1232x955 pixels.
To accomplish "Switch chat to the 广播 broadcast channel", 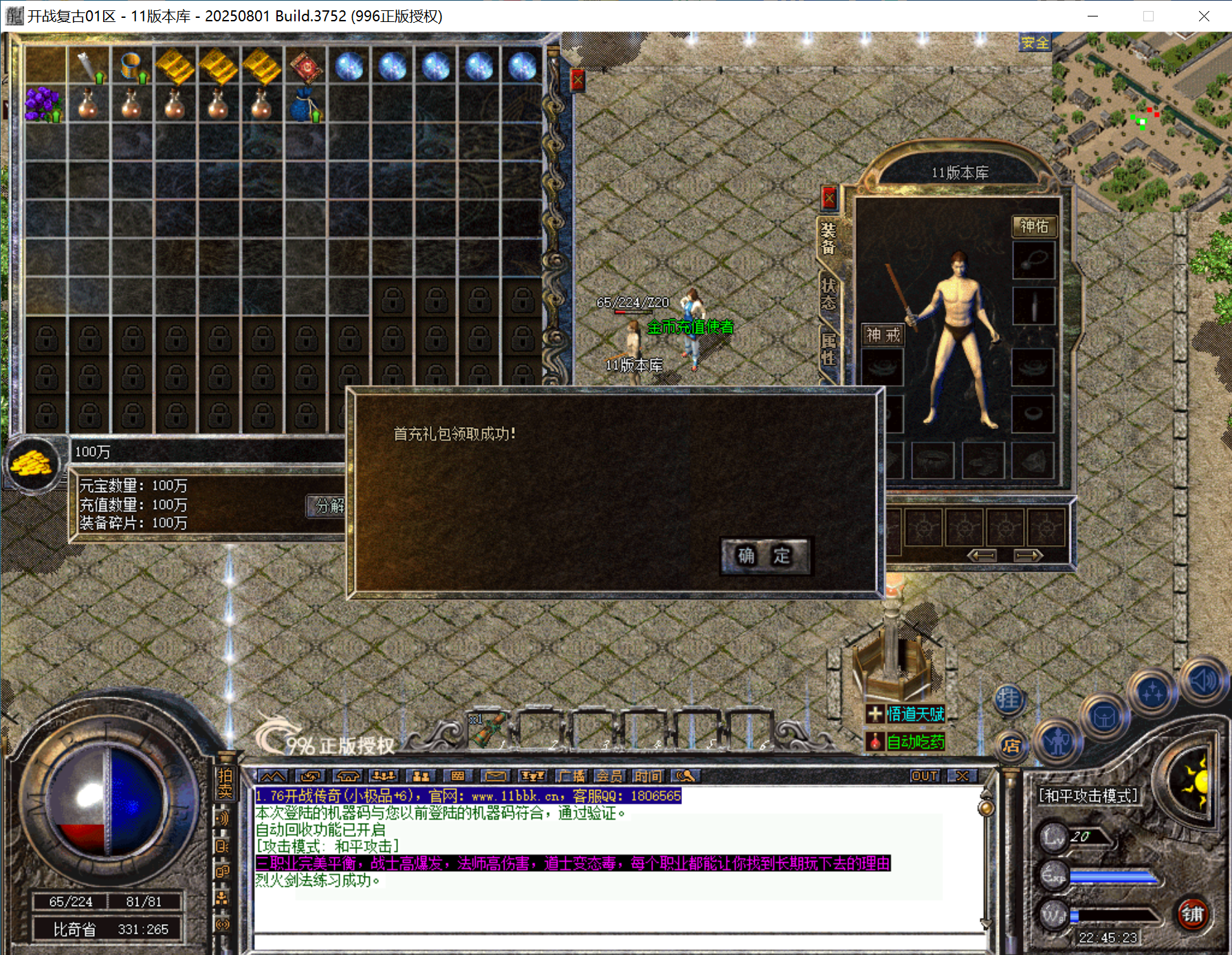I will (571, 776).
